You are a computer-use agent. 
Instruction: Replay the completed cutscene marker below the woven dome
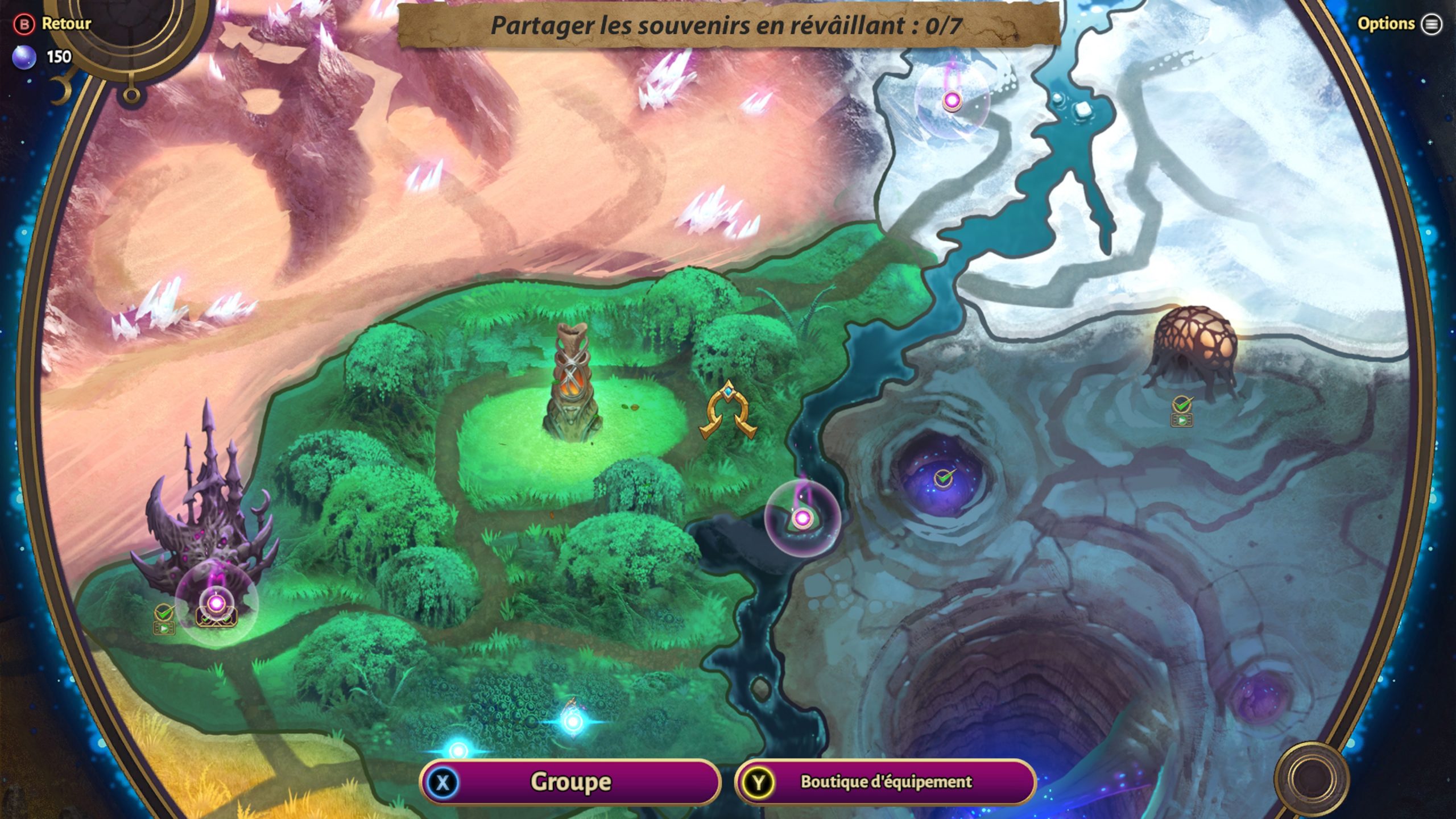coord(1182,419)
